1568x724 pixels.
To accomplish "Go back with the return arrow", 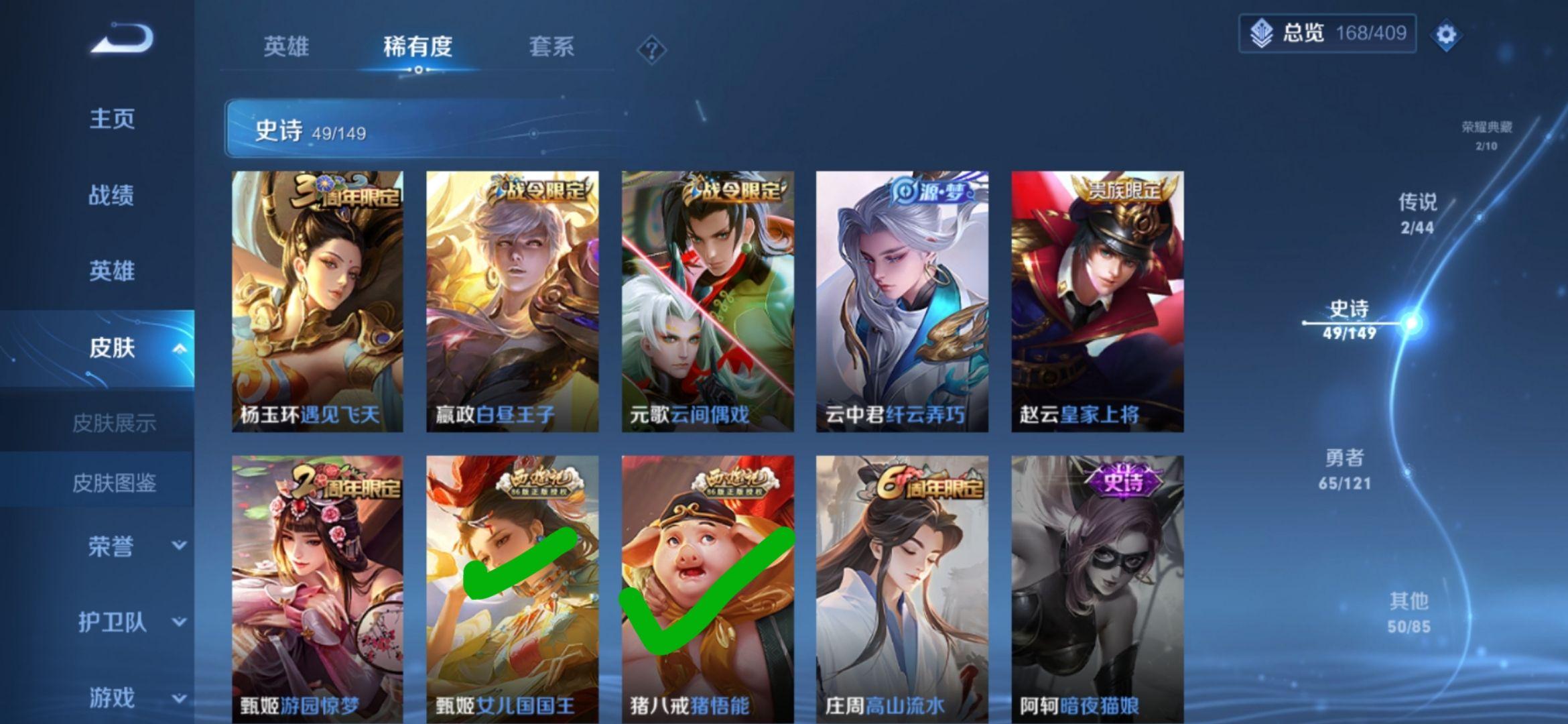I will 123,38.
